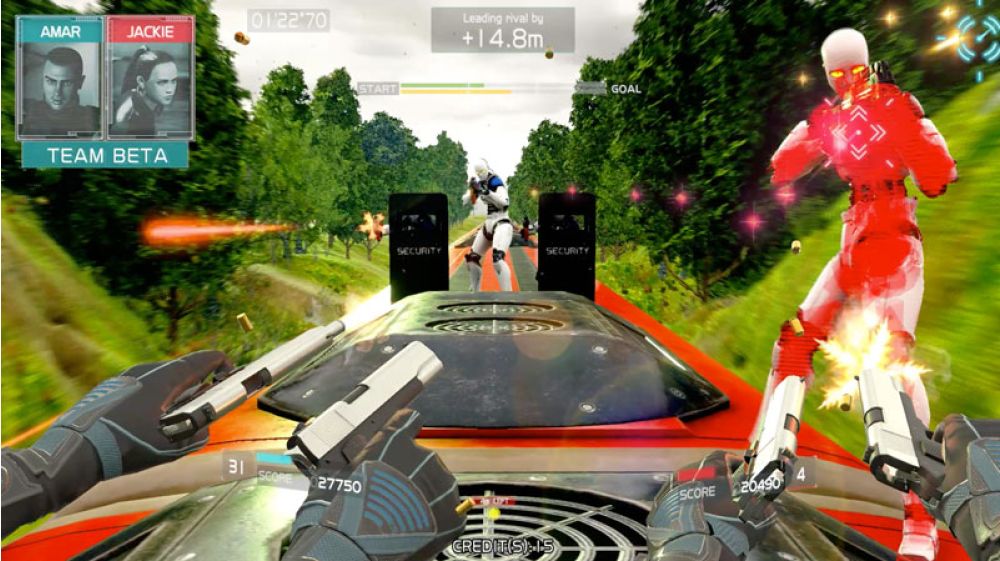Select Amar's player portrait
The height and width of the screenshot is (561, 1000).
click(59, 88)
